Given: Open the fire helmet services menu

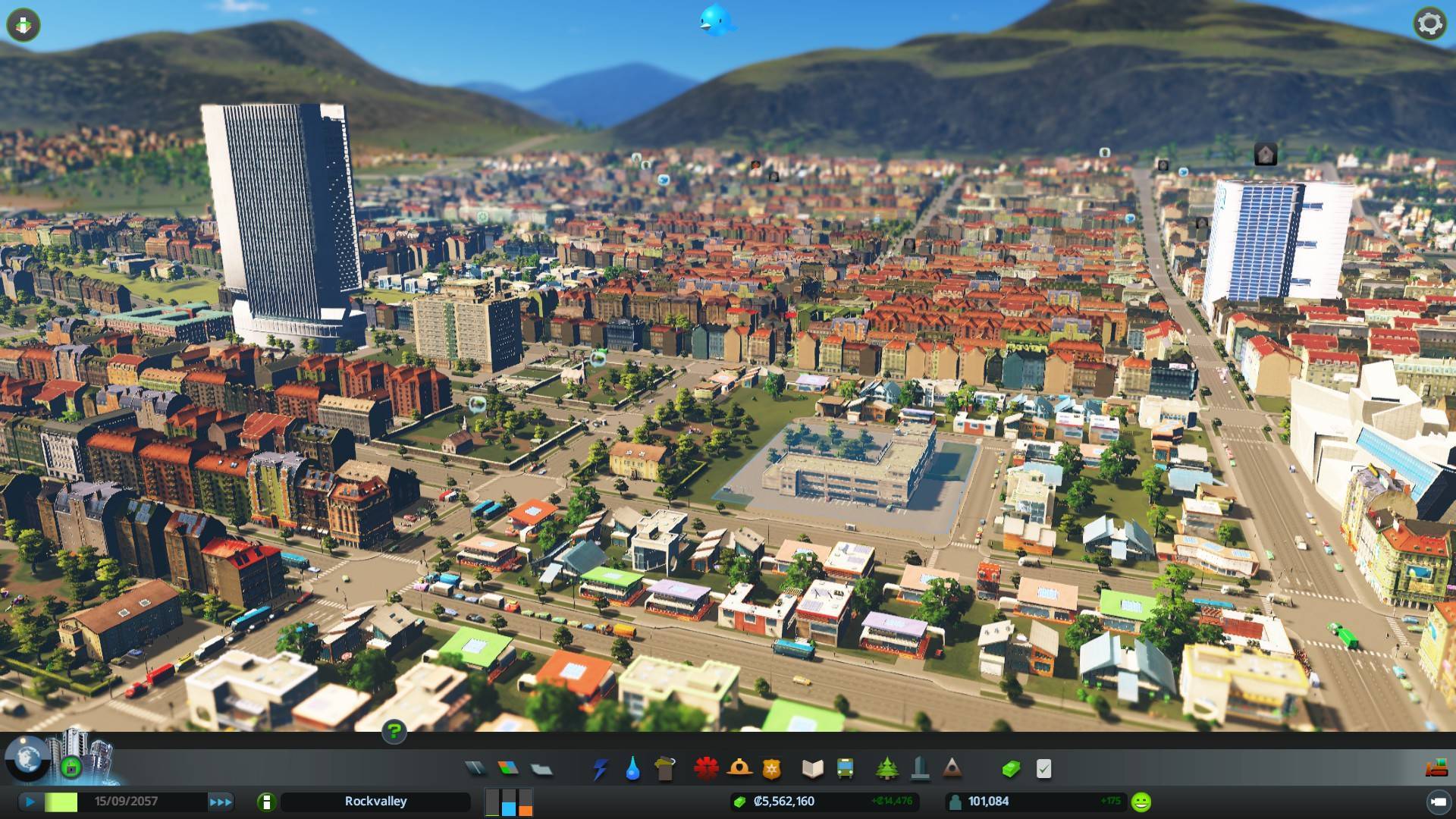Looking at the screenshot, I should click(x=739, y=769).
